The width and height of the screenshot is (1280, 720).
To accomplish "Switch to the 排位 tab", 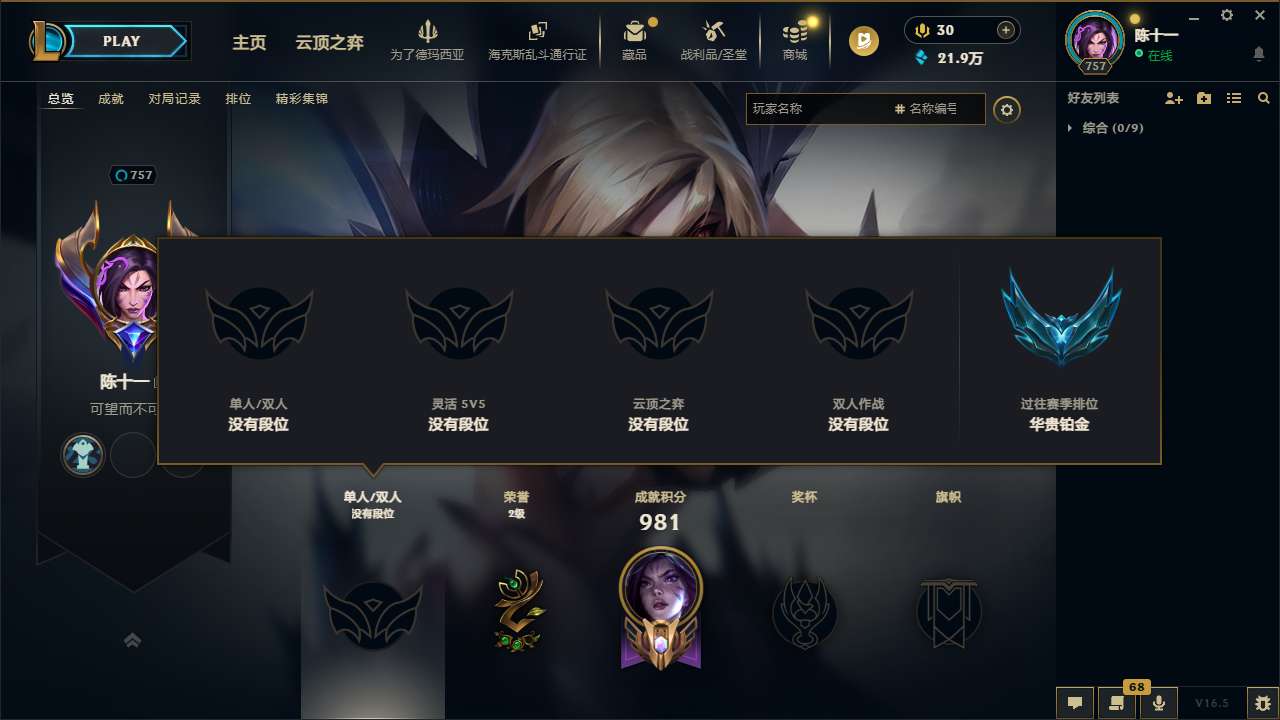I will click(x=238, y=99).
